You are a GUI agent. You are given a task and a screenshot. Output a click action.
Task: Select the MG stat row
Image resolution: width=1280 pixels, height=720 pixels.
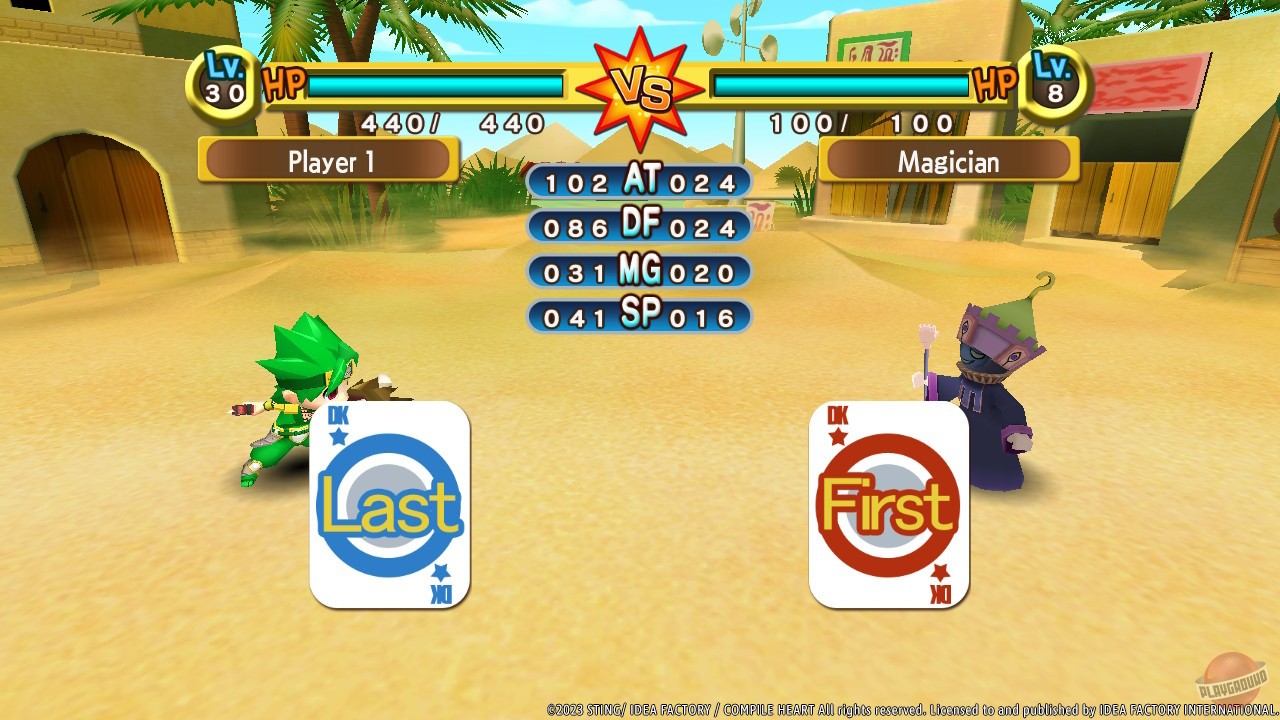[638, 271]
